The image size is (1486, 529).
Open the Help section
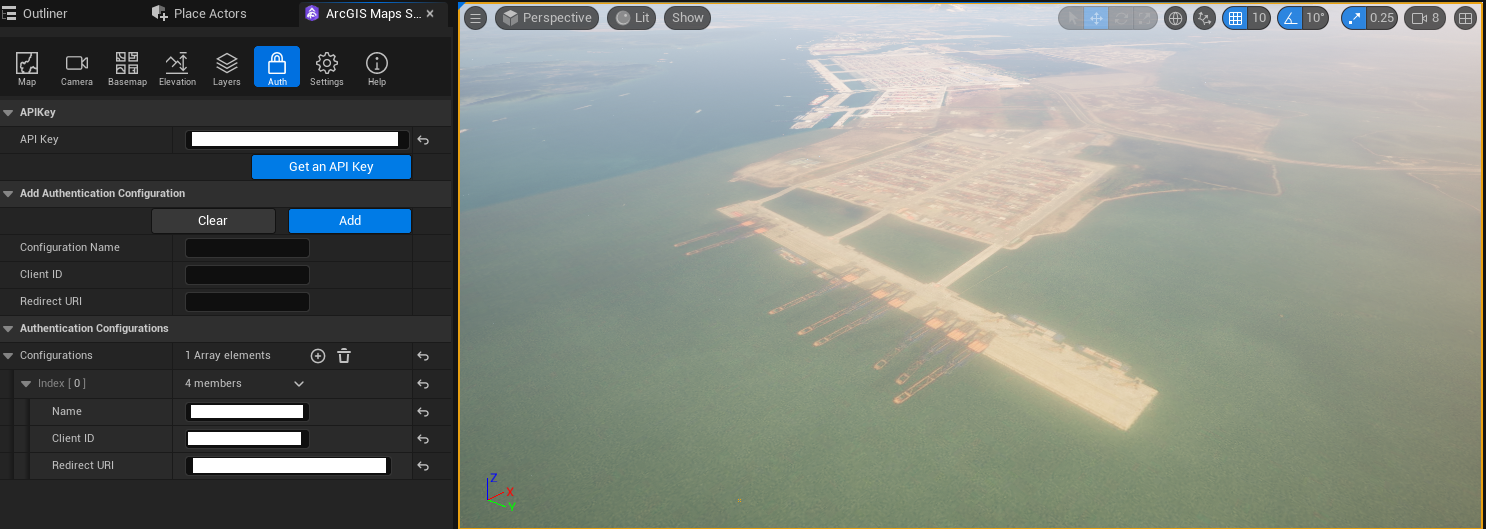(377, 68)
